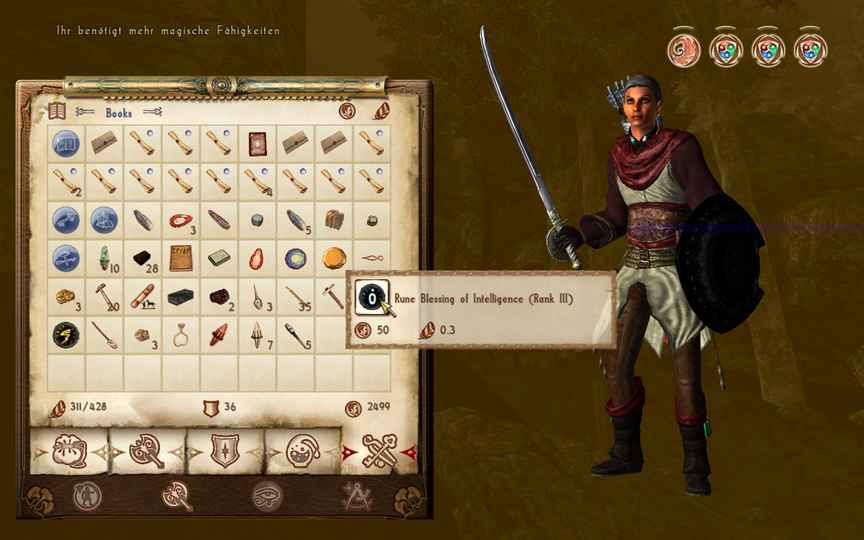This screenshot has height=540, width=864.
Task: Click the red phoenix active effect icon
Action: click(684, 49)
